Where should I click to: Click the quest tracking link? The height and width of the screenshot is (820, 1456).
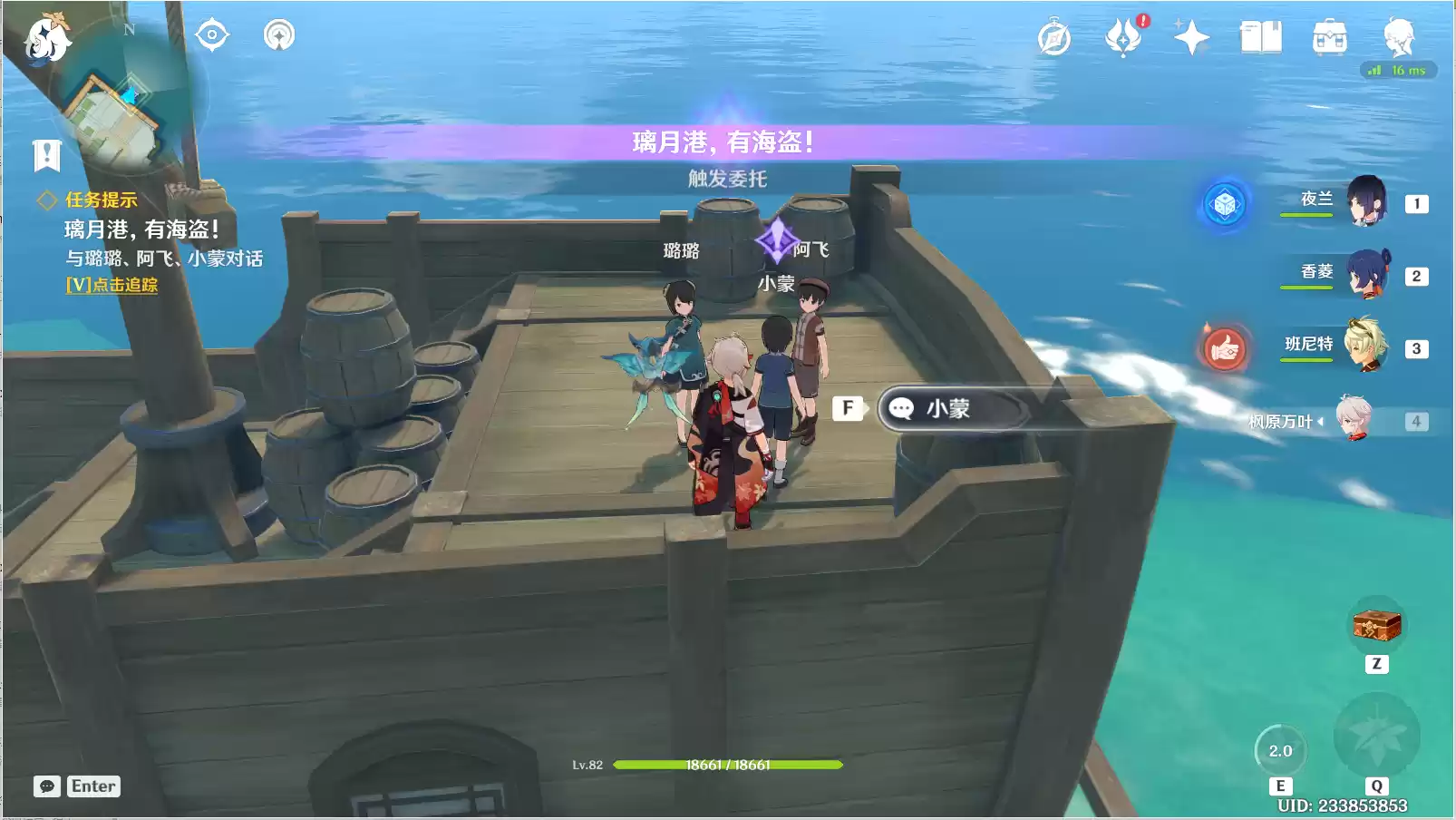(x=112, y=285)
